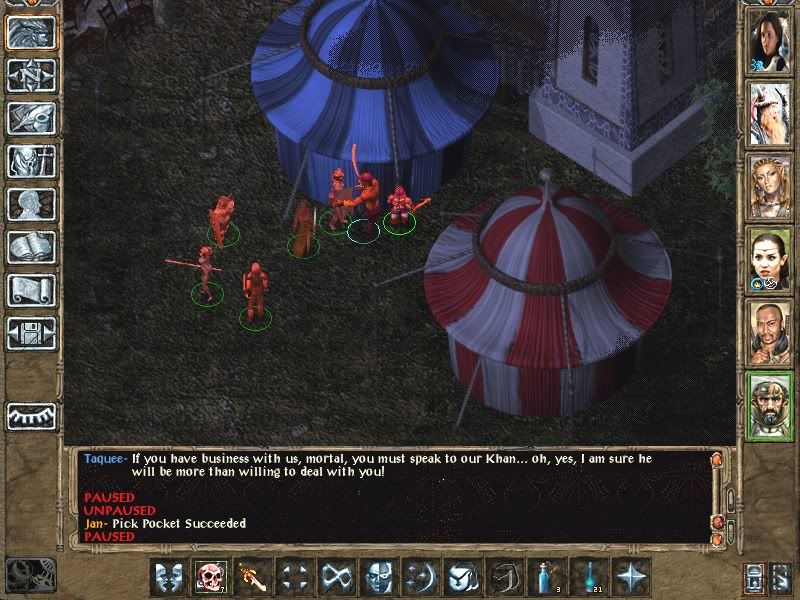
Task: Open the character record bust button
Action: pos(31,204)
